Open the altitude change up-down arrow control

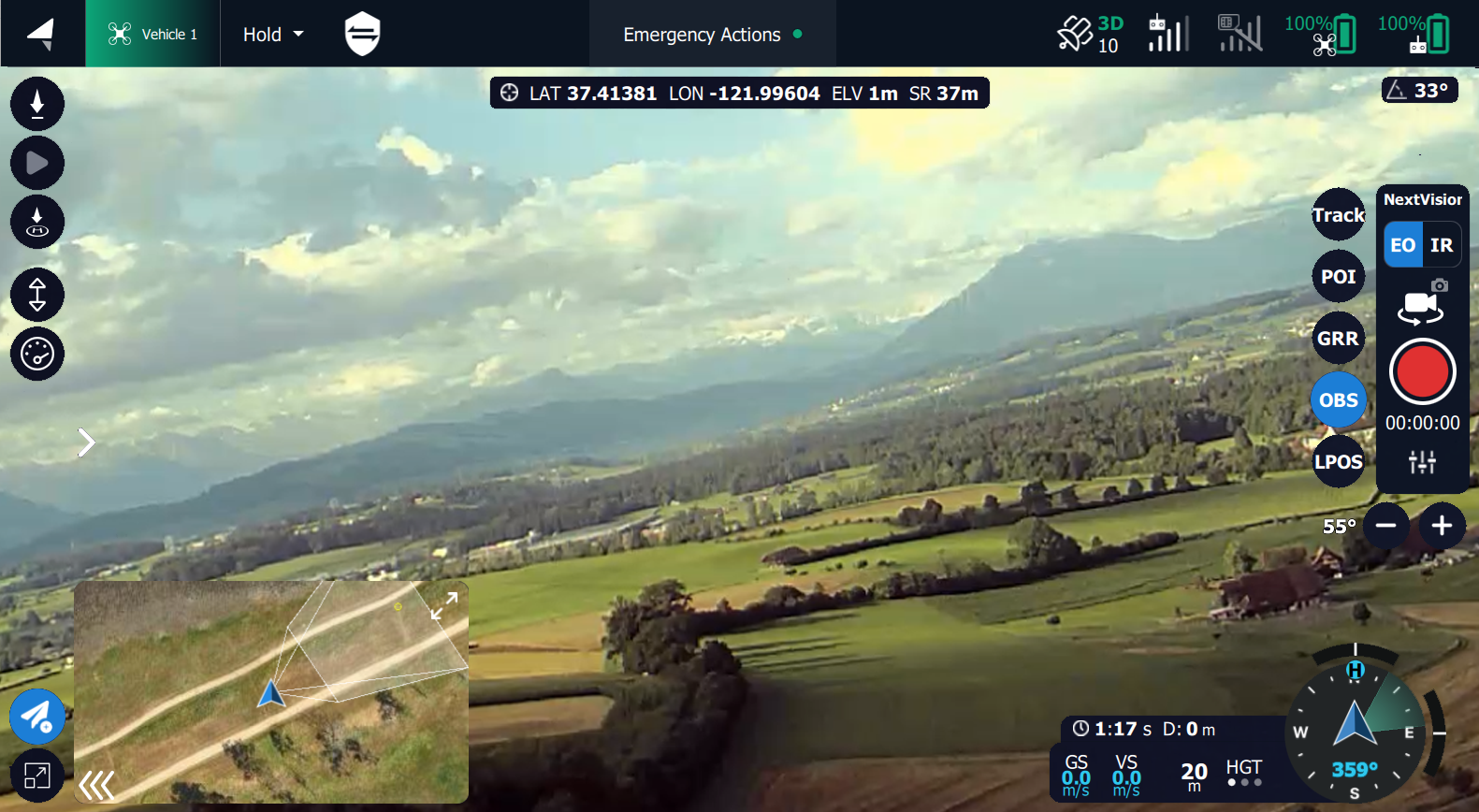click(x=37, y=295)
